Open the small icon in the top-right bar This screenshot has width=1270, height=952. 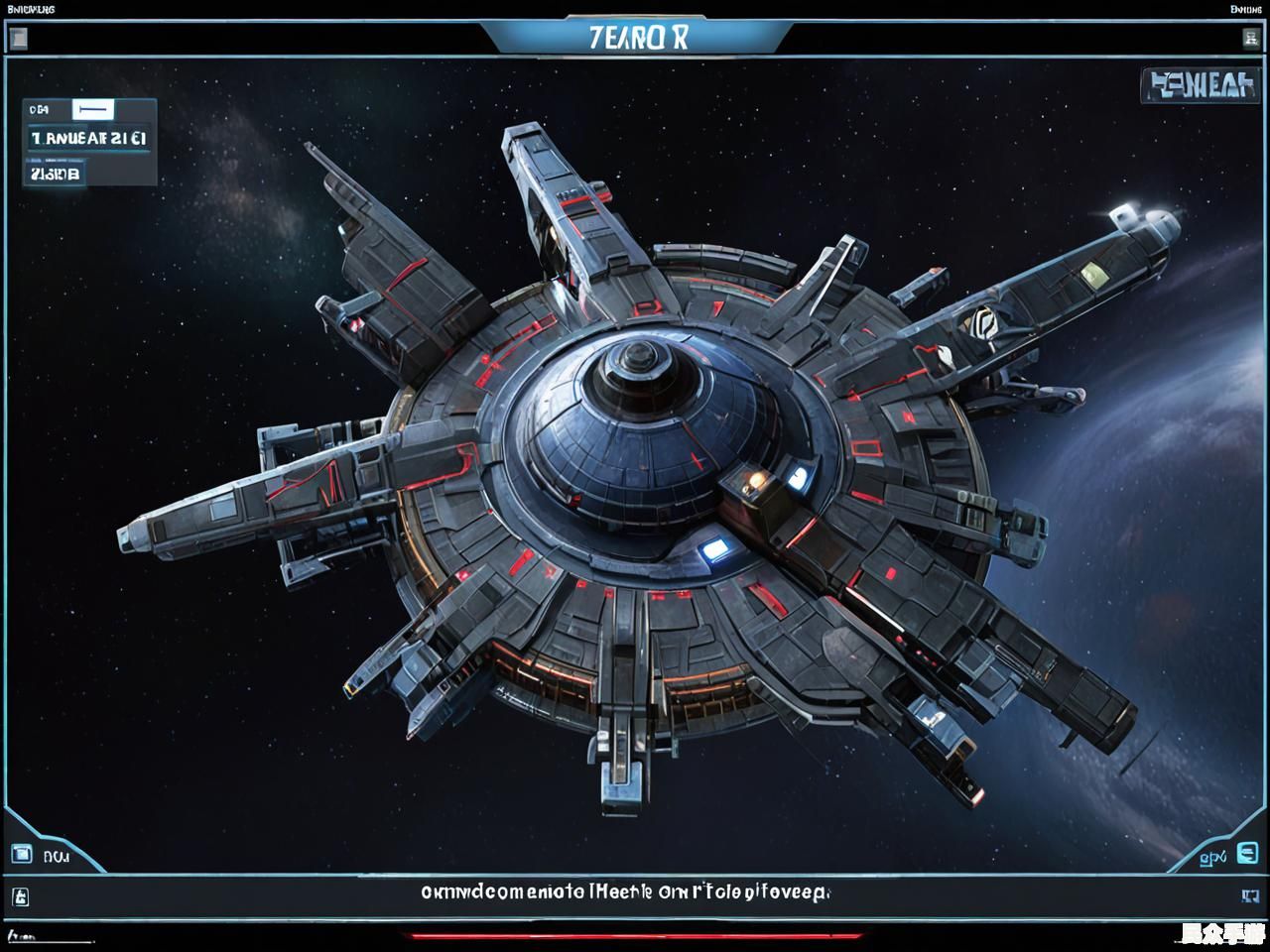tap(1250, 39)
